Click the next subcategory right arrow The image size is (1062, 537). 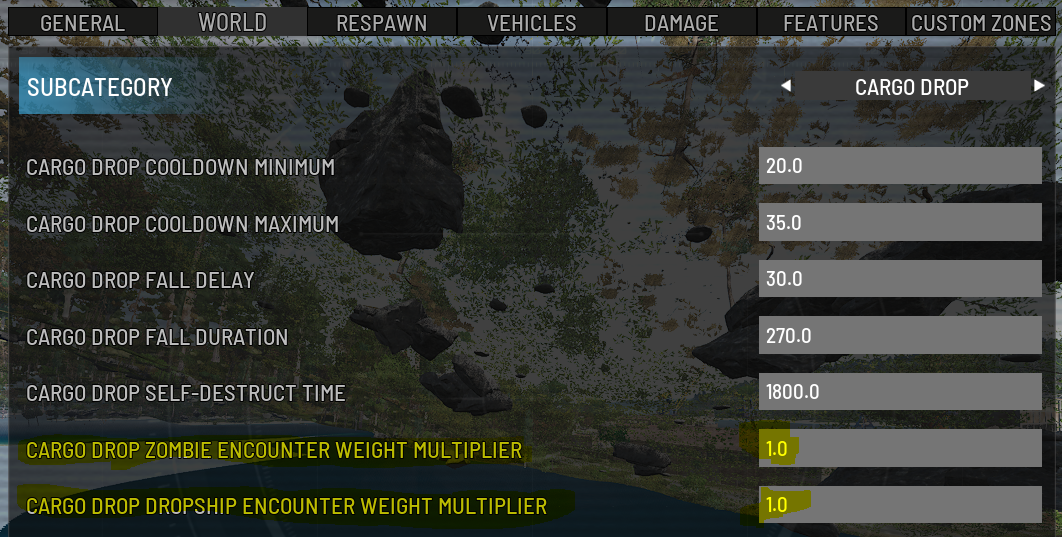pyautogui.click(x=1039, y=87)
